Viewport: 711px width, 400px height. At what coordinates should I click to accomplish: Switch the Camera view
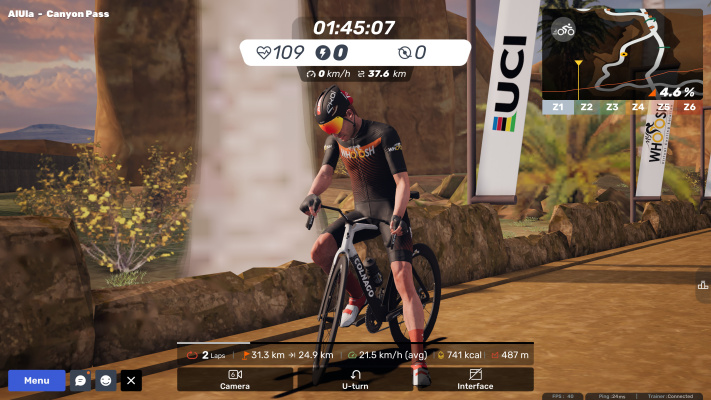(235, 379)
